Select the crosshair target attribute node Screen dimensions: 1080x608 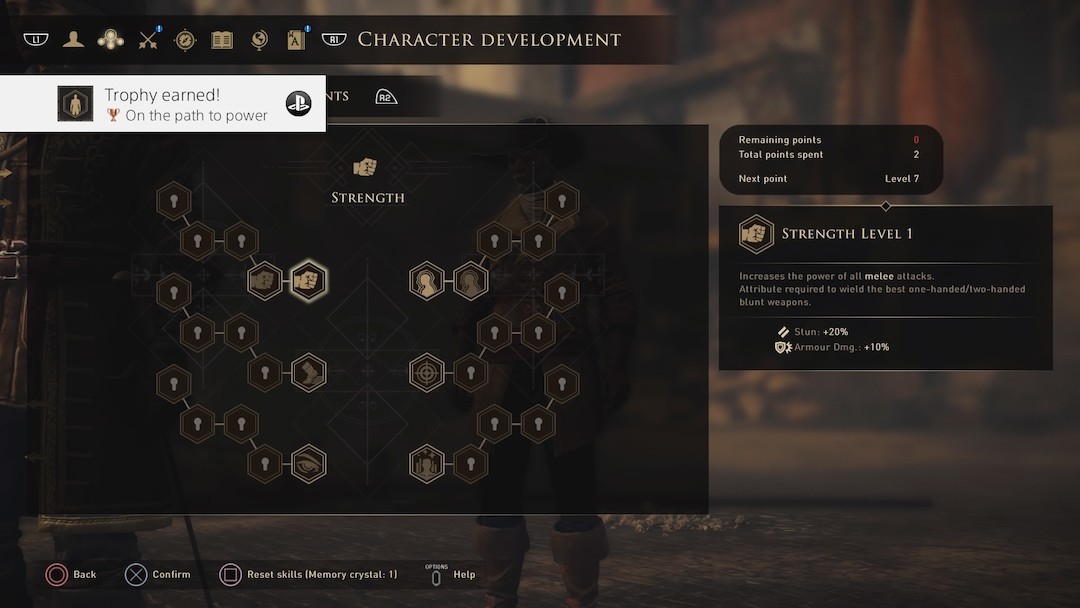tap(427, 373)
